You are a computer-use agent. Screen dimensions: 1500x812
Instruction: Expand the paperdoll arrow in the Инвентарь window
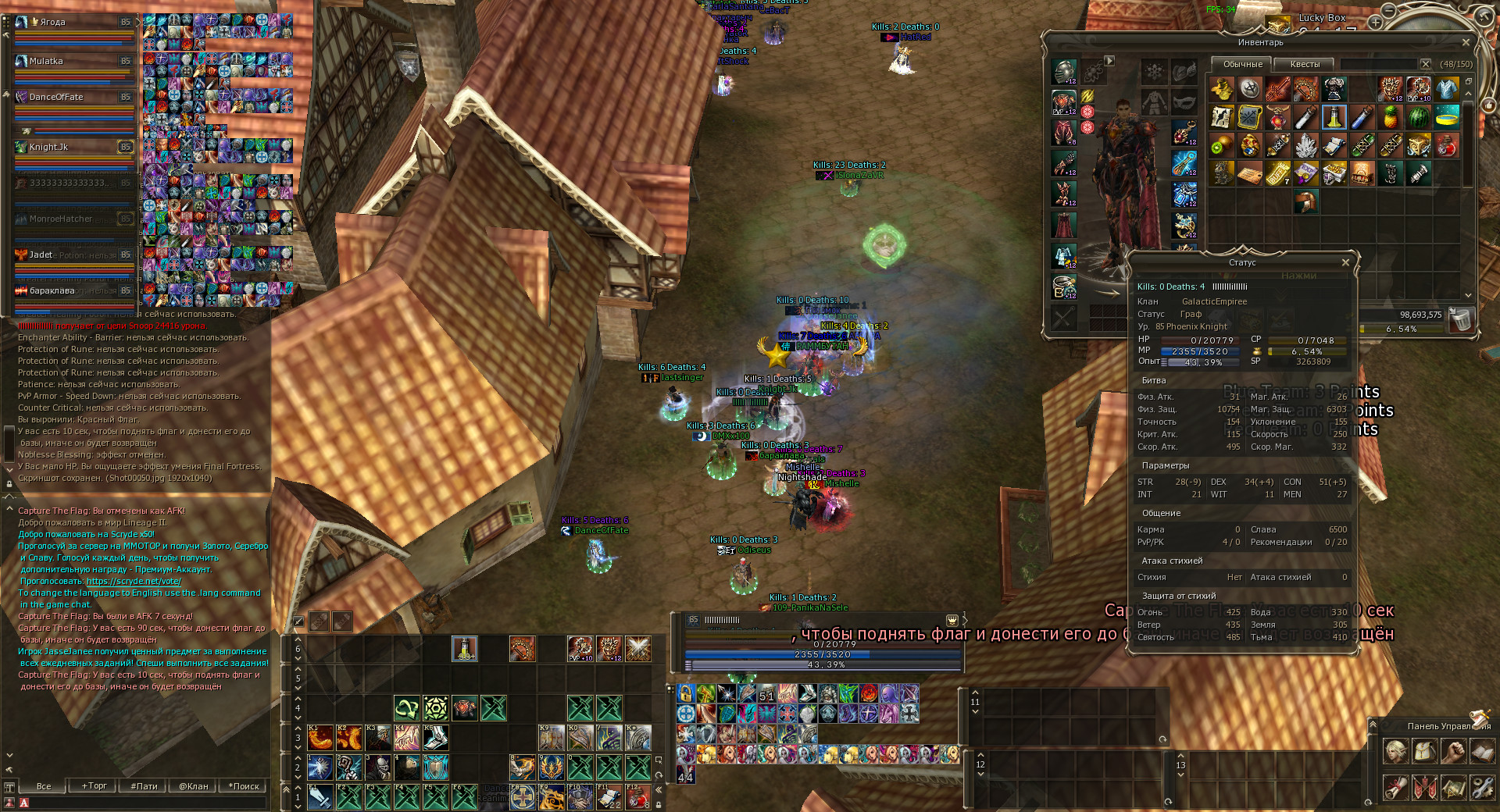pos(1109,59)
